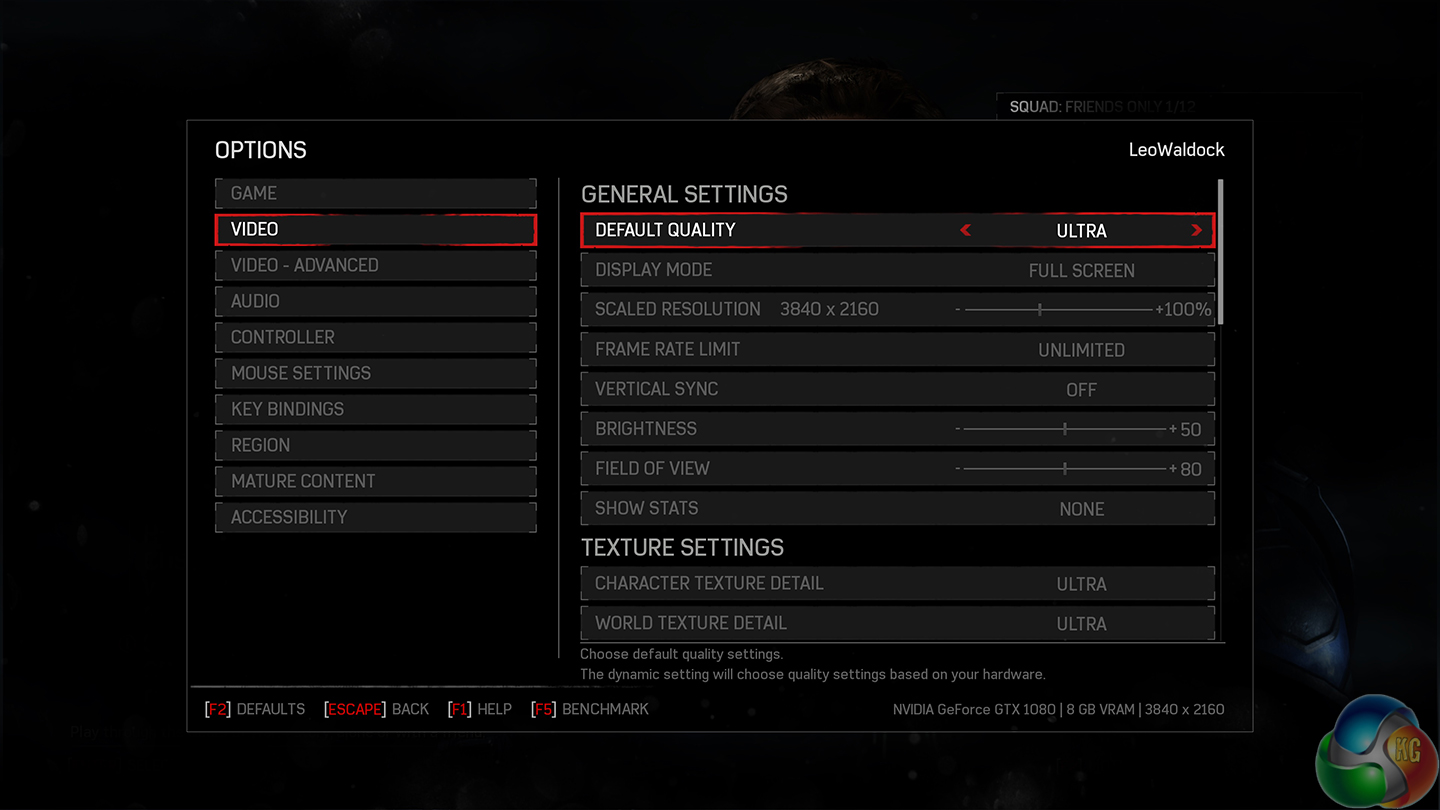Select the Frame Rate Limit row
The image size is (1440, 810).
pos(897,350)
